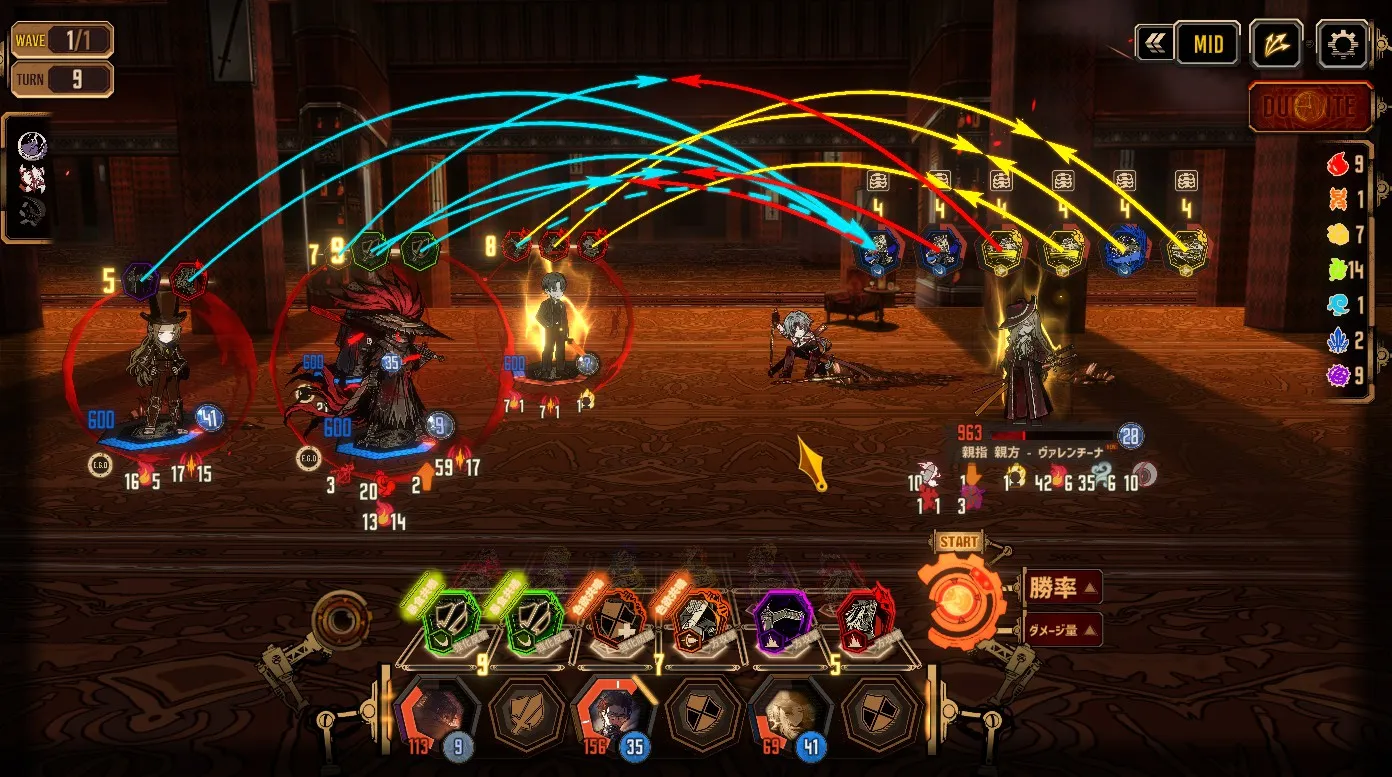Click the feathered shield defense slot
1392x777 pixels.
526,713
